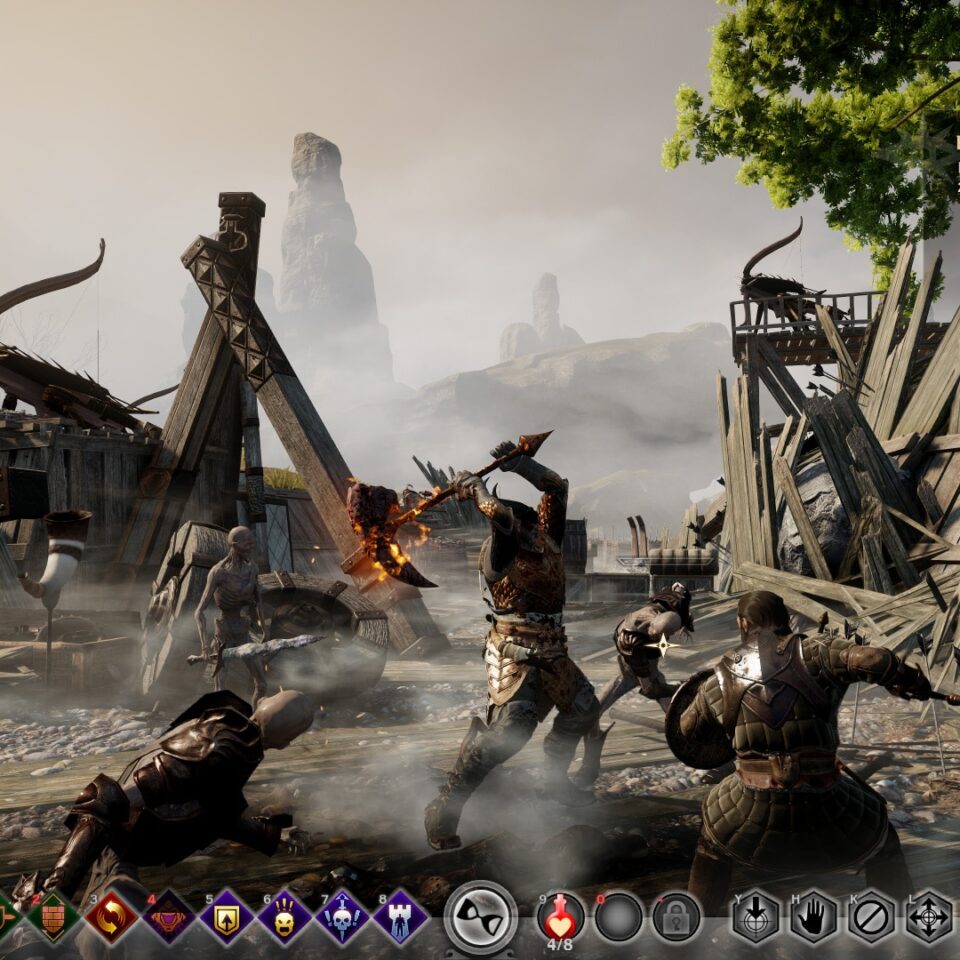The height and width of the screenshot is (960, 960).
Task: Toggle the hold position hand command
Action: pos(813,916)
